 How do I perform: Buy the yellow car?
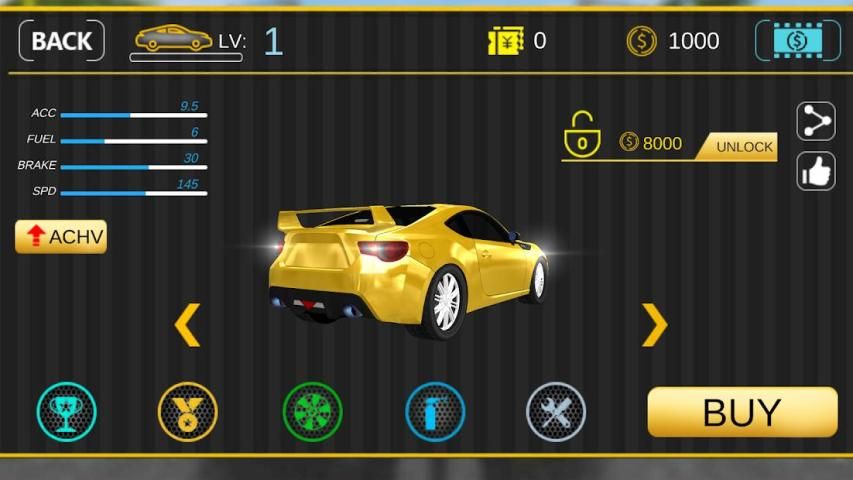(x=742, y=412)
